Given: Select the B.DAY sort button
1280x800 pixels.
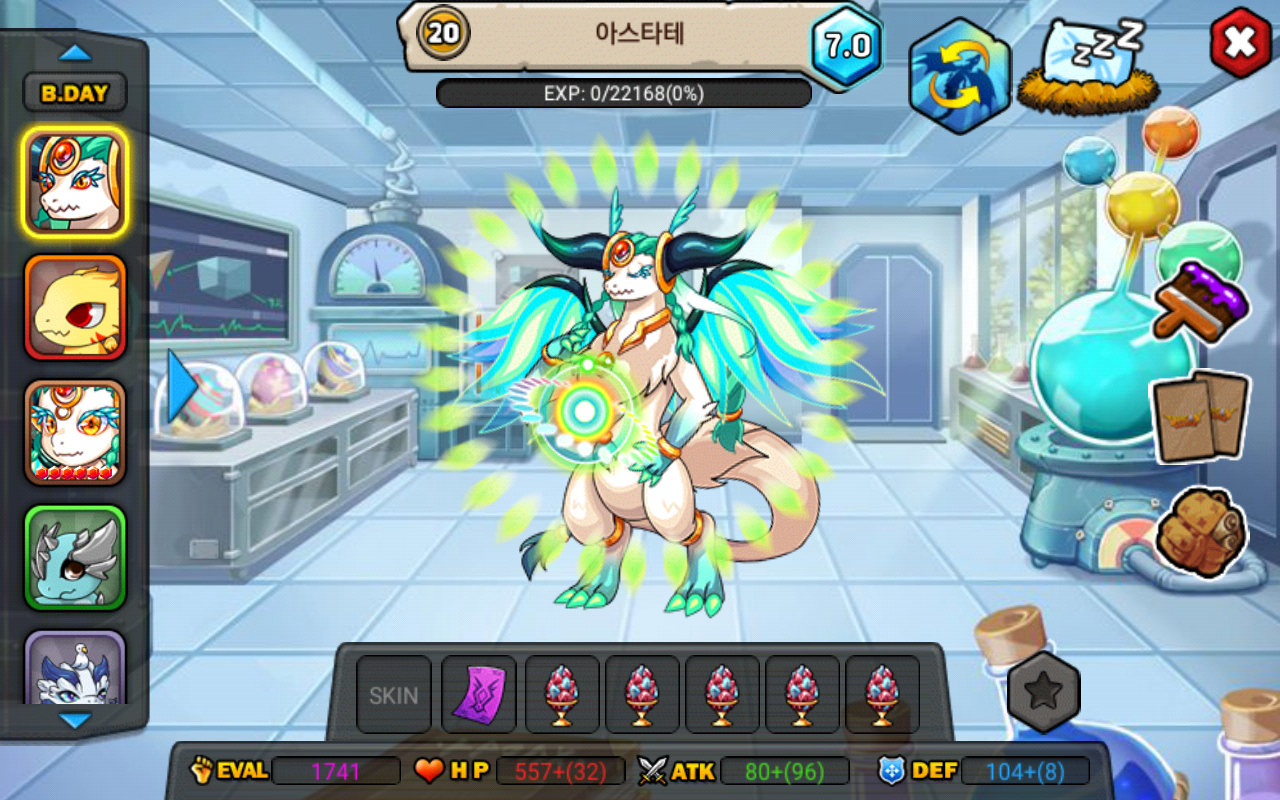Looking at the screenshot, I should [75, 93].
